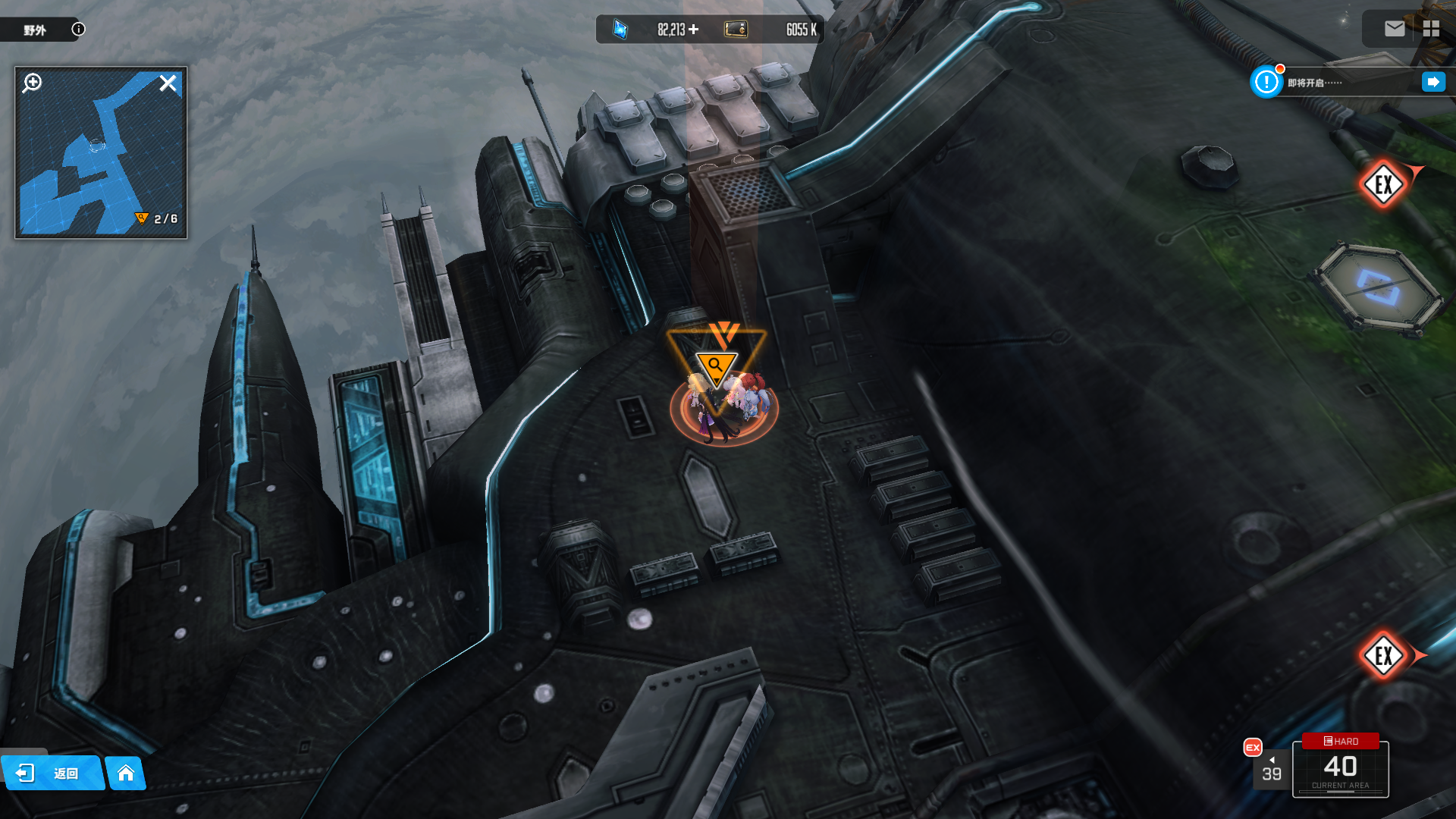Go to the home screen
The height and width of the screenshot is (819, 1456).
(126, 773)
